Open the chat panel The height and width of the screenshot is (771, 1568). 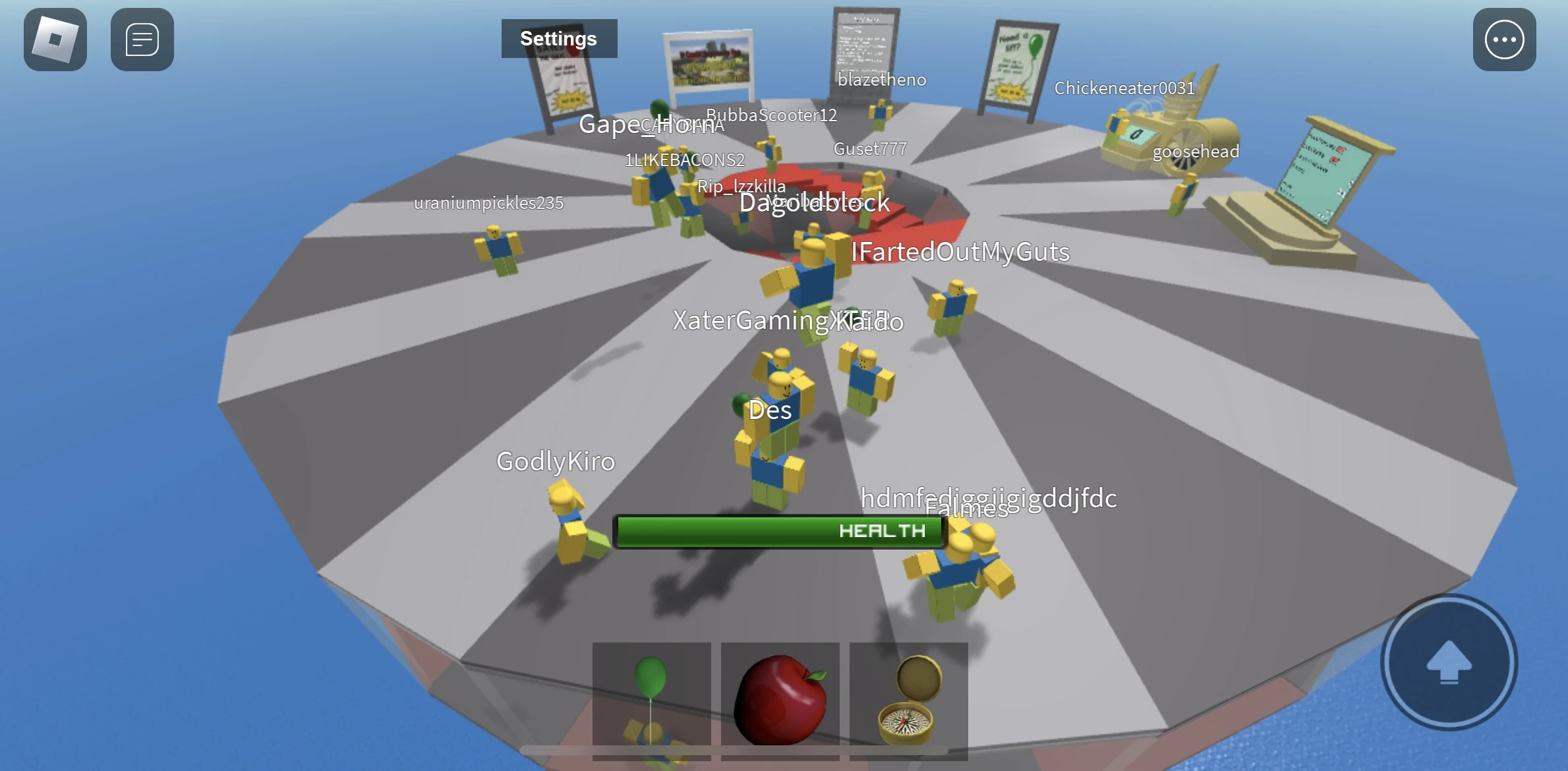coord(142,40)
